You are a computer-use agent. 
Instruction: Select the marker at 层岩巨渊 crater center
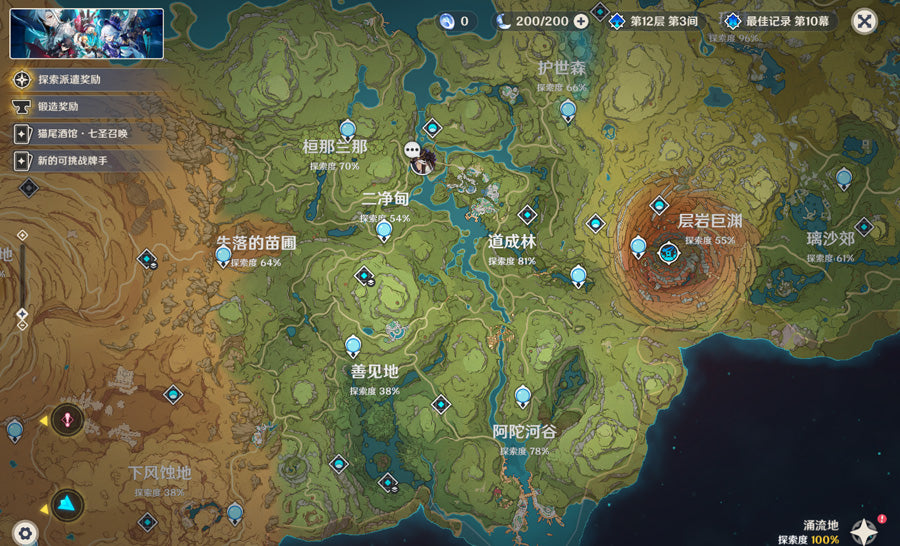point(668,253)
